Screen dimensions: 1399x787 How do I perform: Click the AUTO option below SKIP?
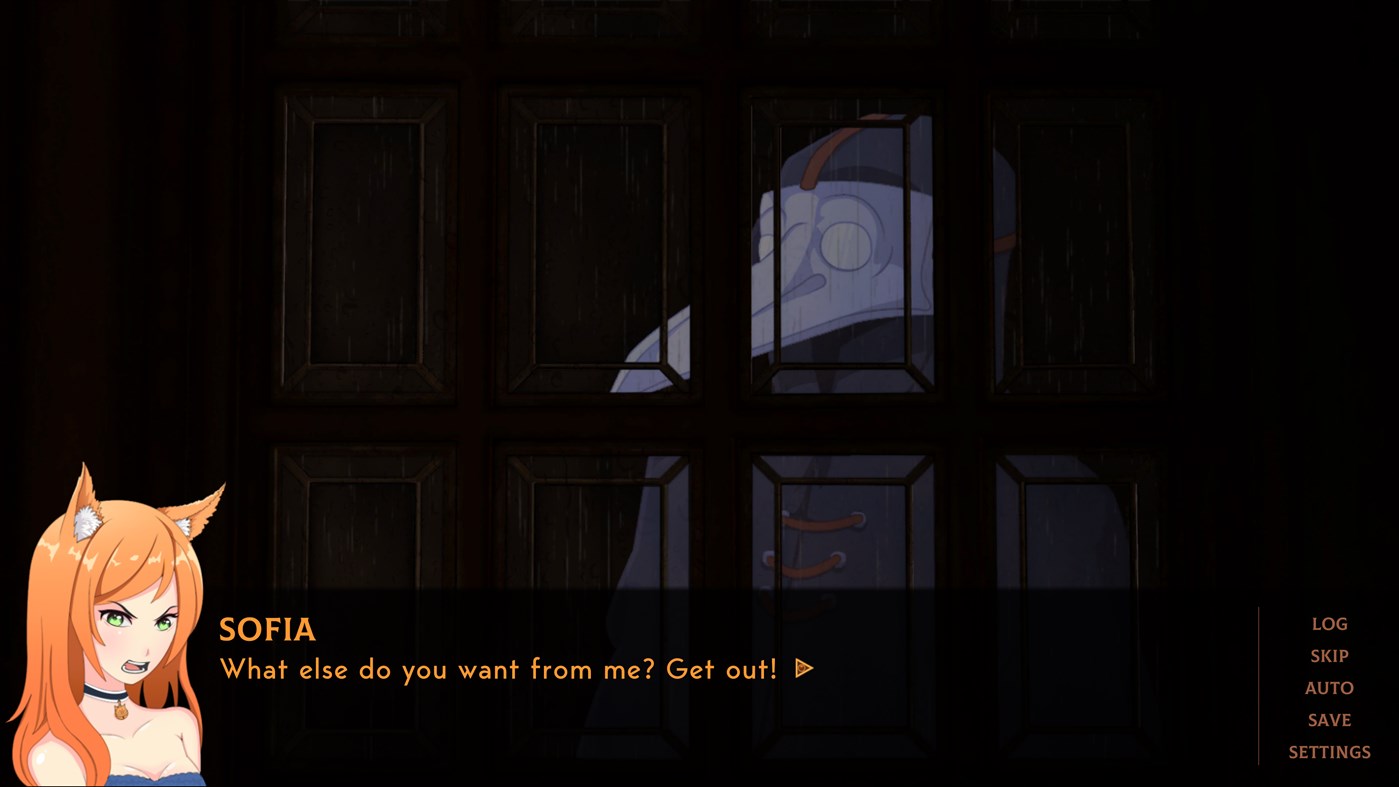(1329, 687)
